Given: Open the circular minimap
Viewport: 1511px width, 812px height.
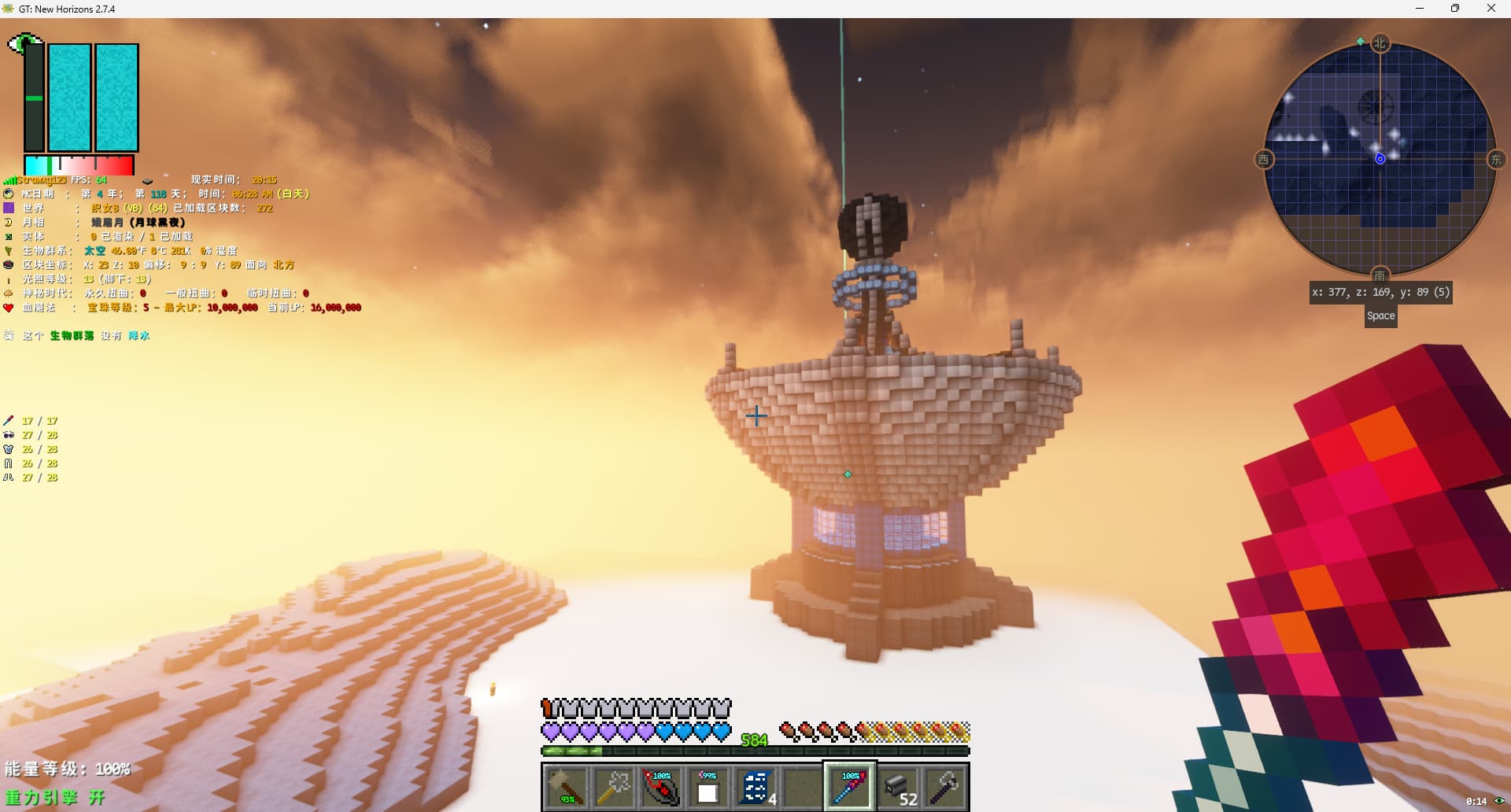Looking at the screenshot, I should click(x=1380, y=159).
